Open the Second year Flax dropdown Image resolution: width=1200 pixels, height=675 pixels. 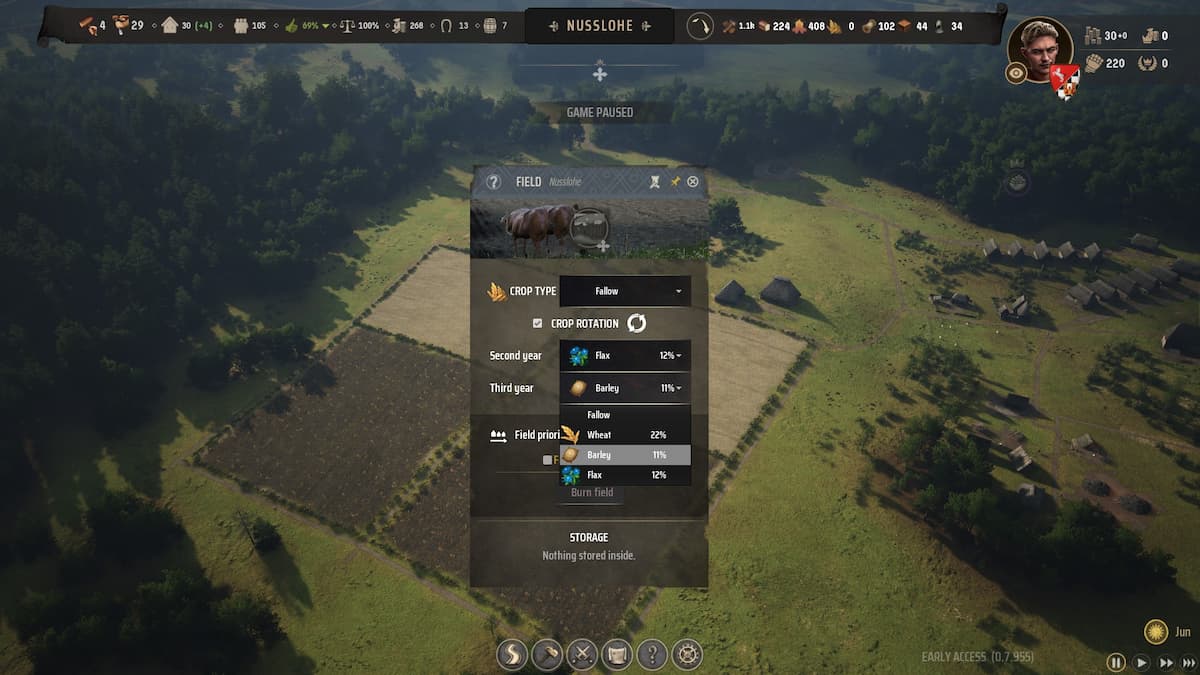(625, 355)
